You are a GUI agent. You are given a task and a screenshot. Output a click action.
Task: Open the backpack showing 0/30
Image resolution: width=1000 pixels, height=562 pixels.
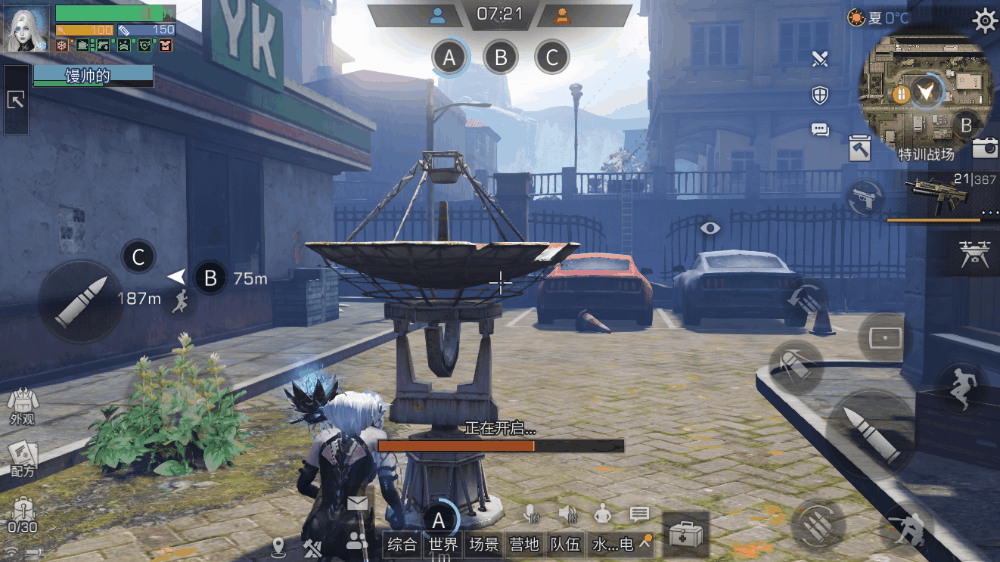(x=22, y=515)
